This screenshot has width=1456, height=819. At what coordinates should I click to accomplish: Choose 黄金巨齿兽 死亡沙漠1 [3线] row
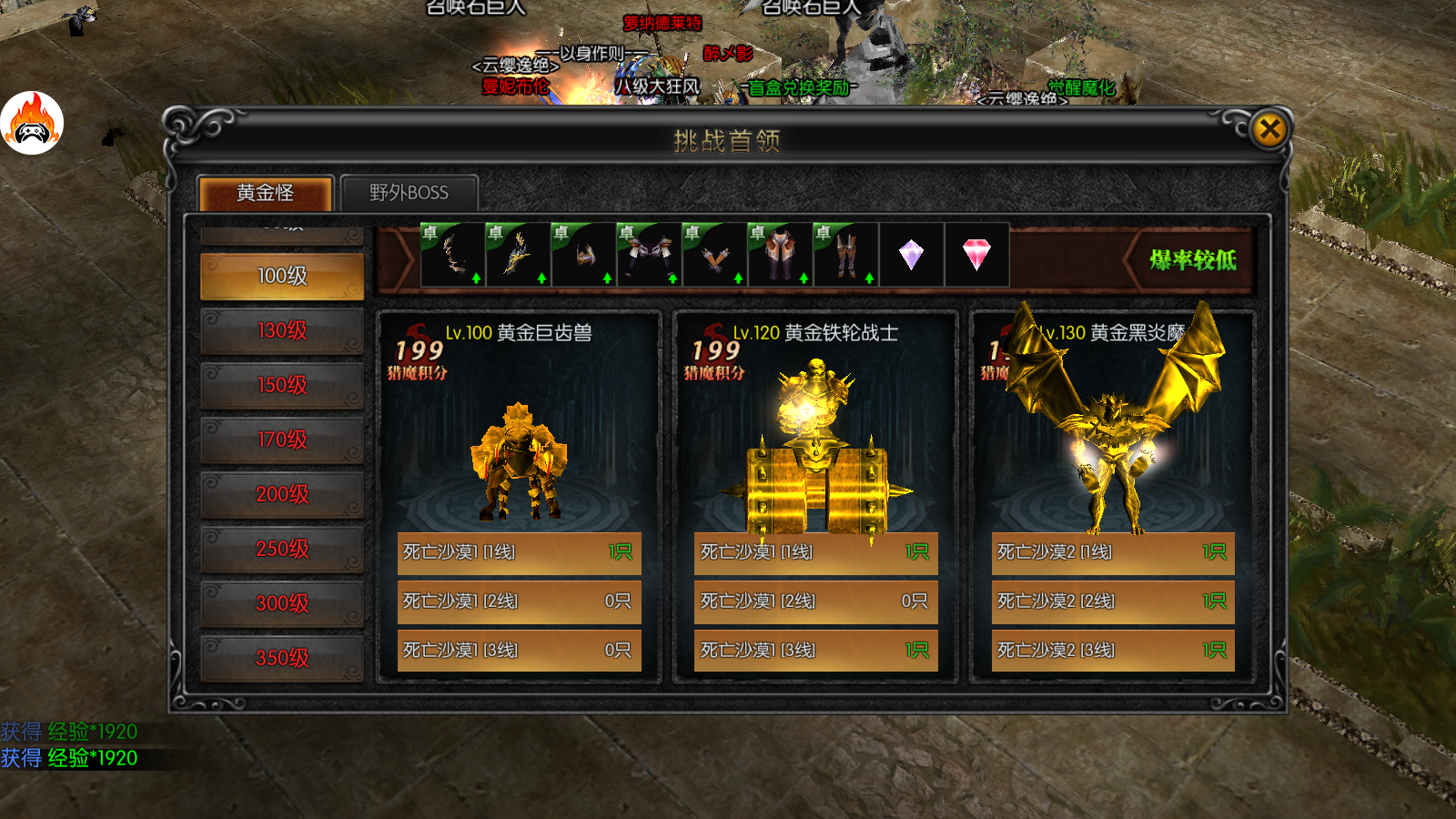click(519, 651)
